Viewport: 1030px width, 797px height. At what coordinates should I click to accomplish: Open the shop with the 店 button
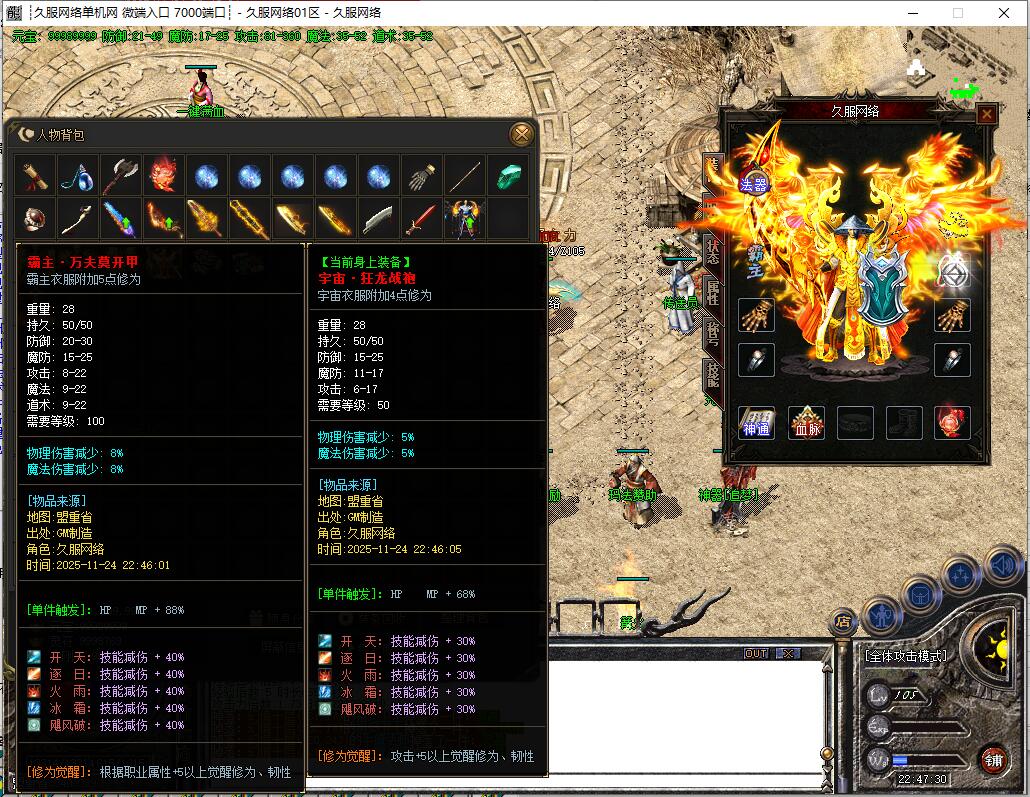[843, 621]
